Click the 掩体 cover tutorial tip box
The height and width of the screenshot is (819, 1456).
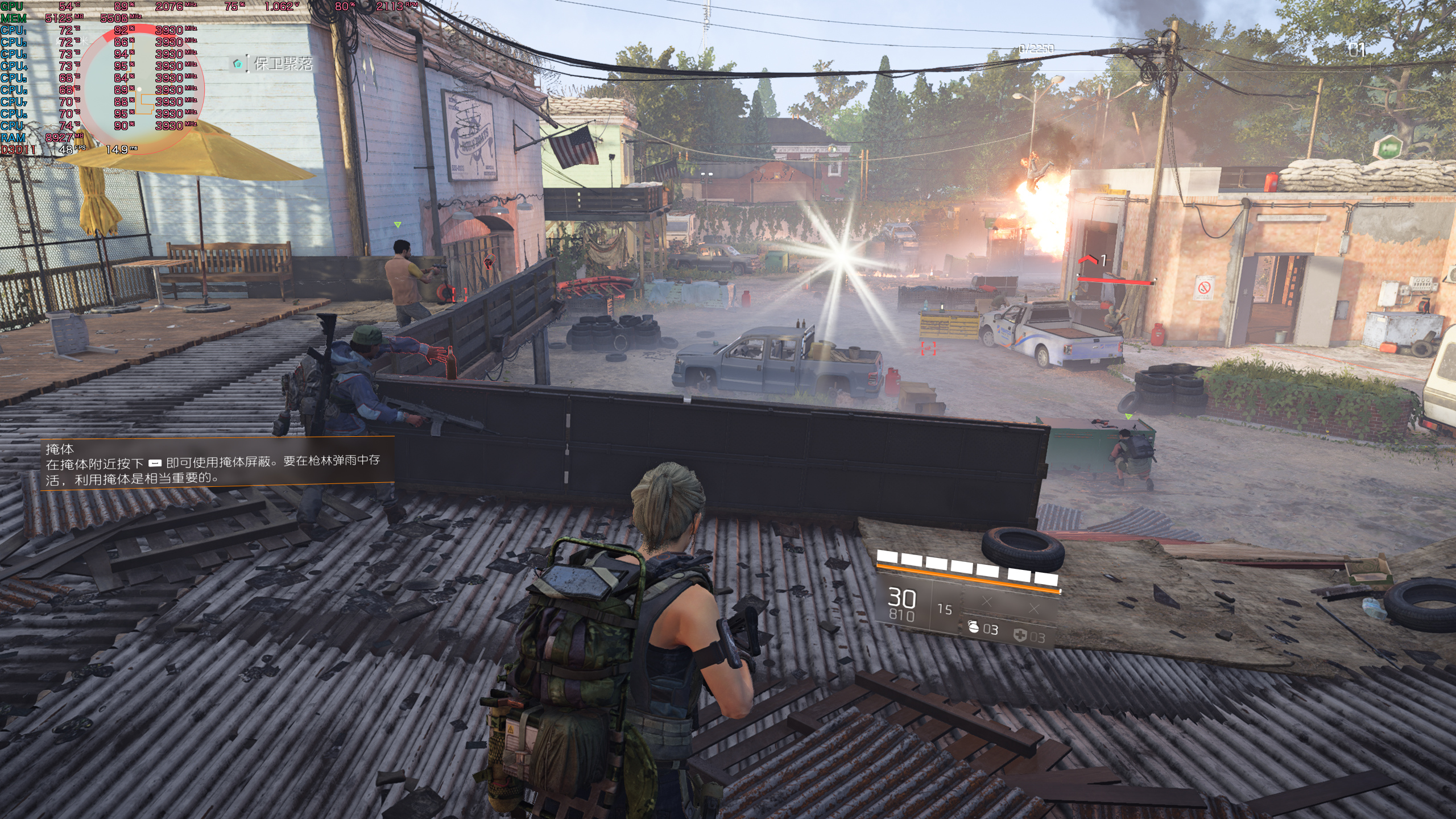coord(217,461)
